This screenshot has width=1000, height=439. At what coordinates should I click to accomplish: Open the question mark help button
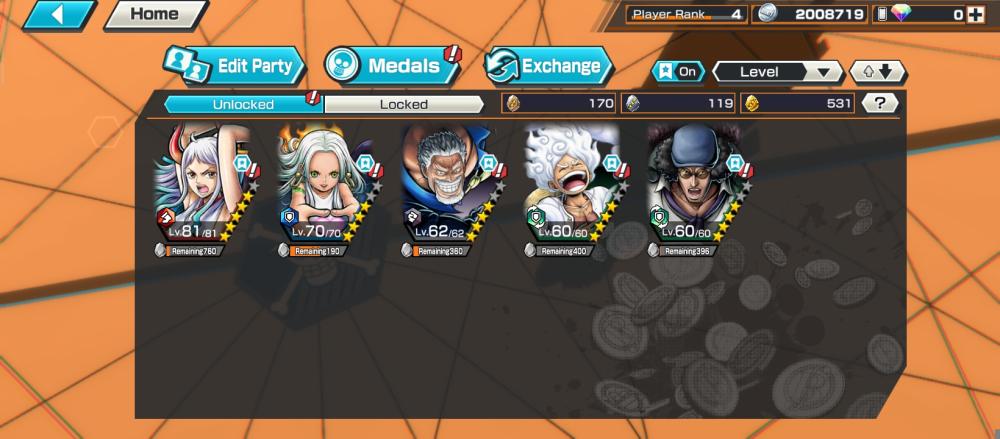pos(879,103)
